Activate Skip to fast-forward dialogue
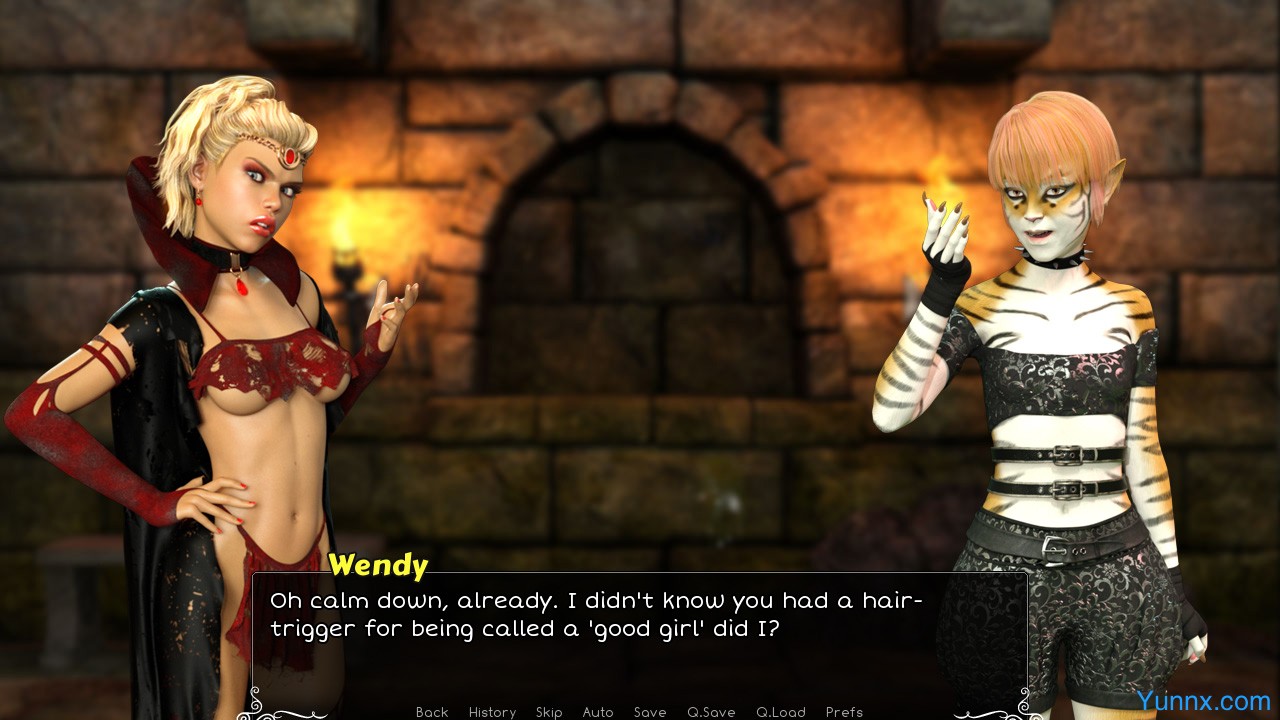This screenshot has width=1280, height=720. (x=549, y=712)
